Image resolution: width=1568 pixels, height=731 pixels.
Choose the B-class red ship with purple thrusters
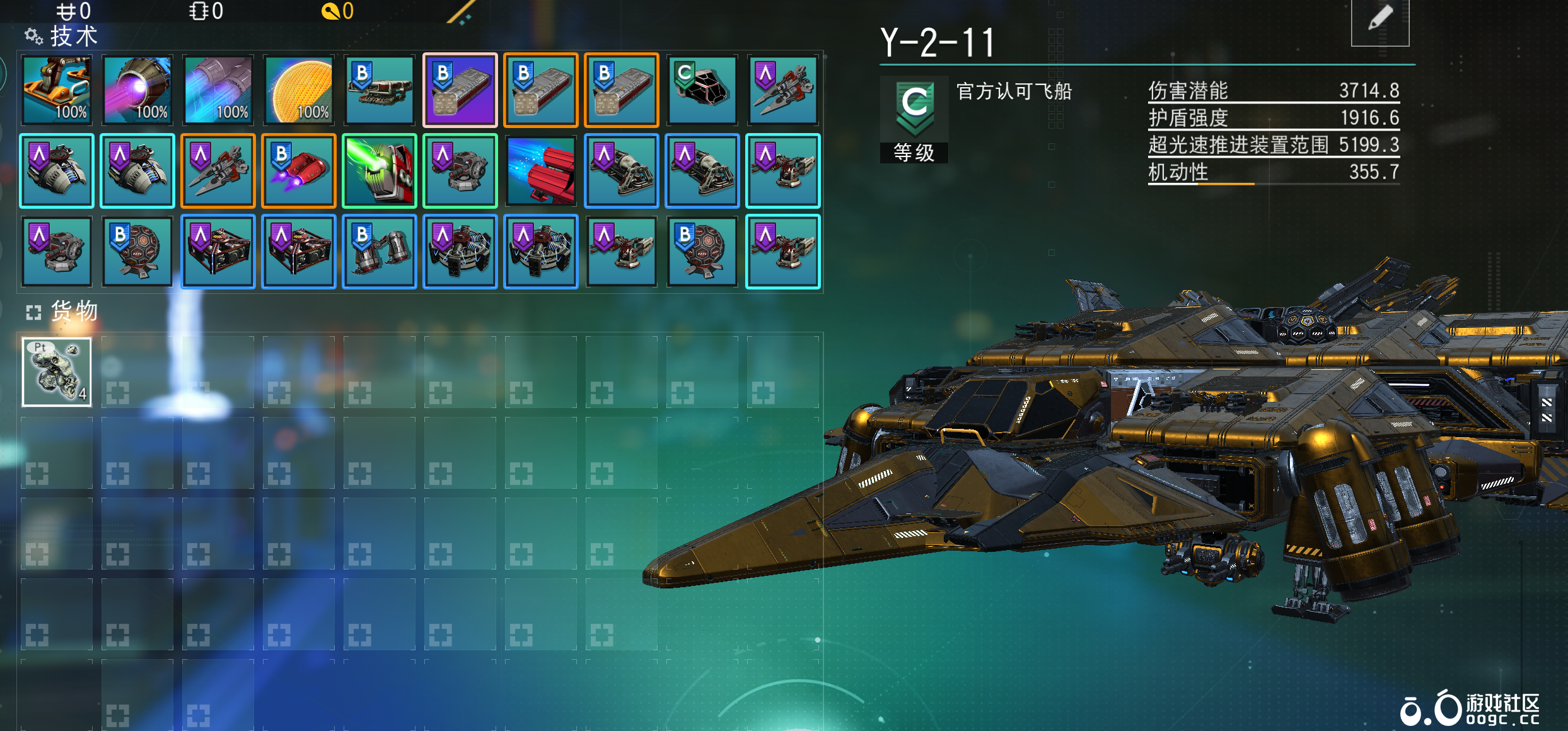pos(299,170)
